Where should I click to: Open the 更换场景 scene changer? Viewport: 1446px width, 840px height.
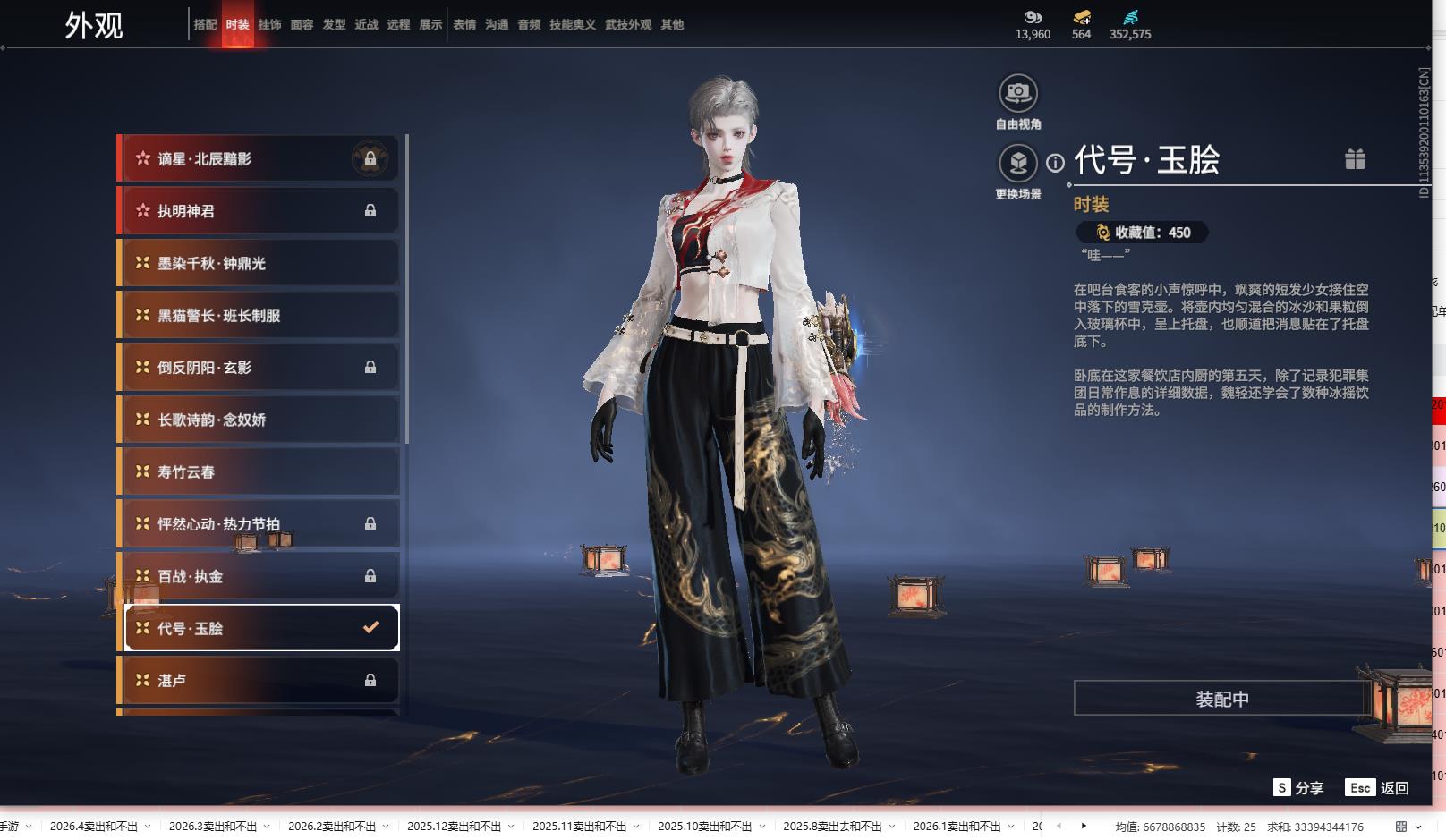[x=1017, y=164]
